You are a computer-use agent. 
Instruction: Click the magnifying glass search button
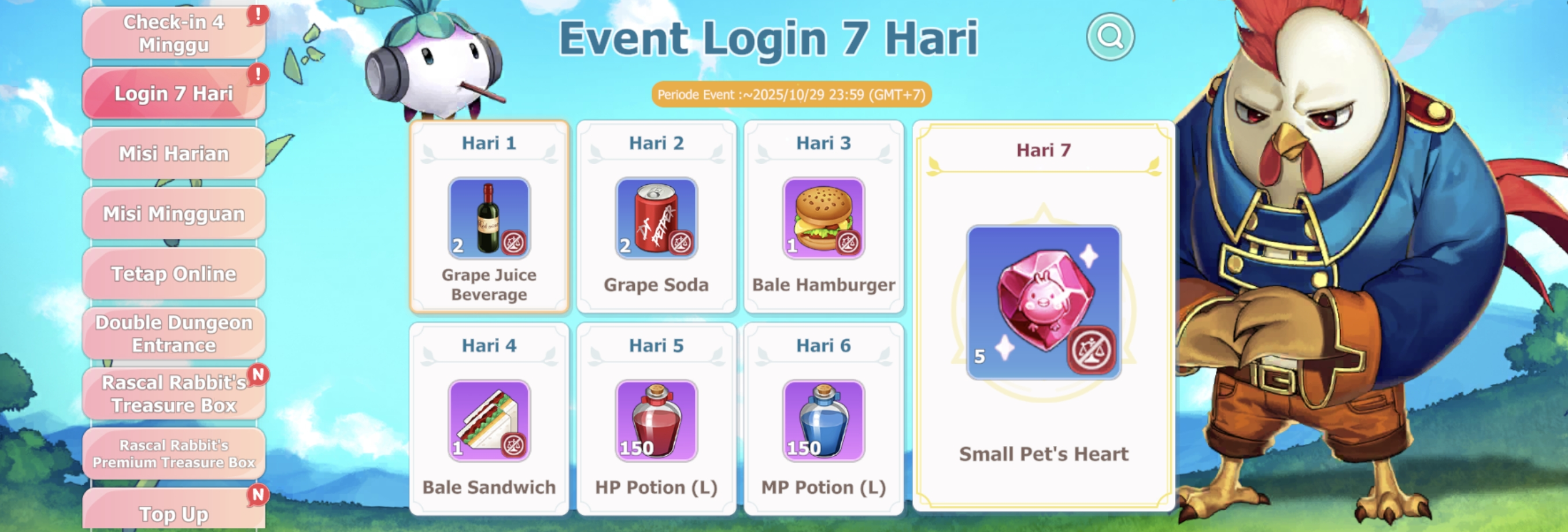coord(1110,37)
